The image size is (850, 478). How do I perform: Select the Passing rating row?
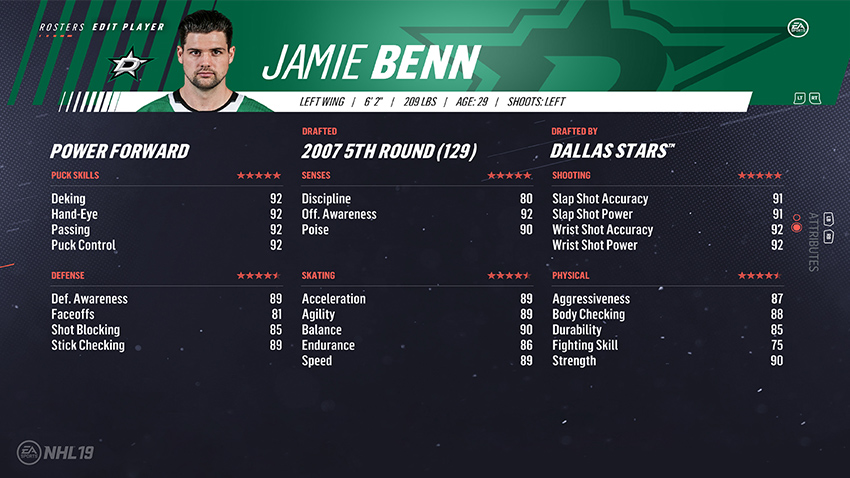pos(166,230)
